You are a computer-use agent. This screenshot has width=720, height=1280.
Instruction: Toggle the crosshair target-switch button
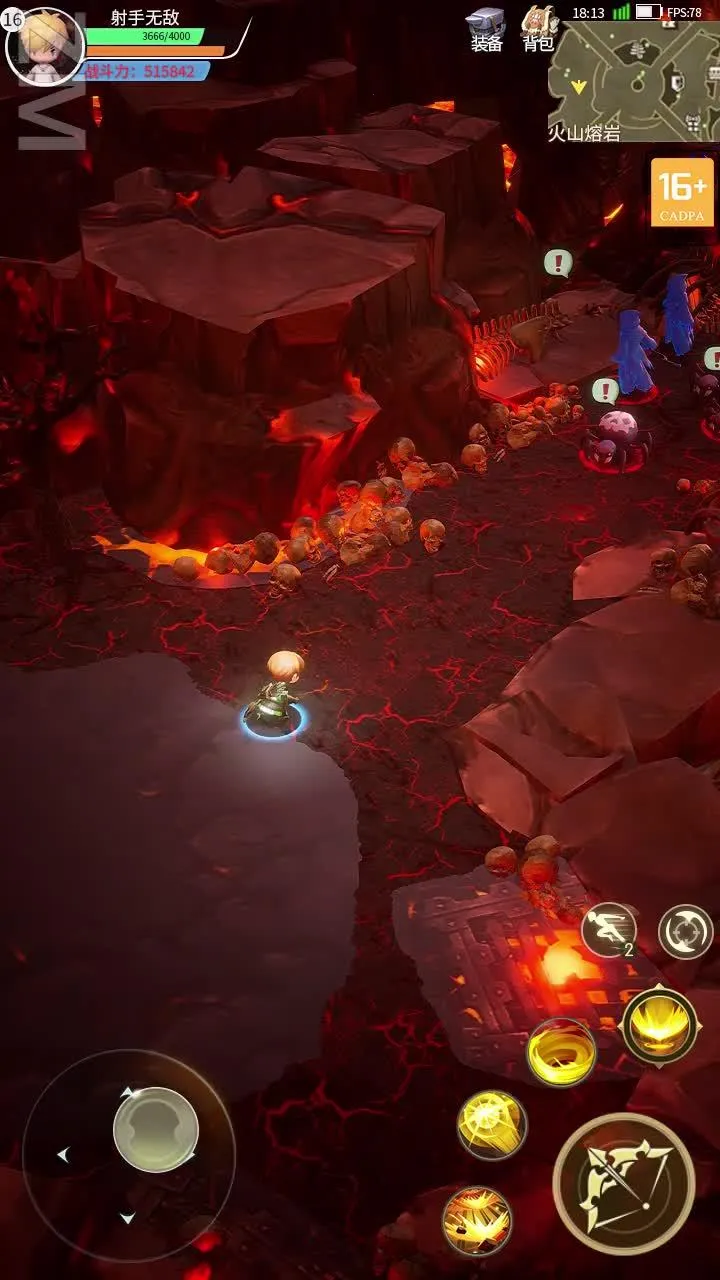click(x=686, y=932)
